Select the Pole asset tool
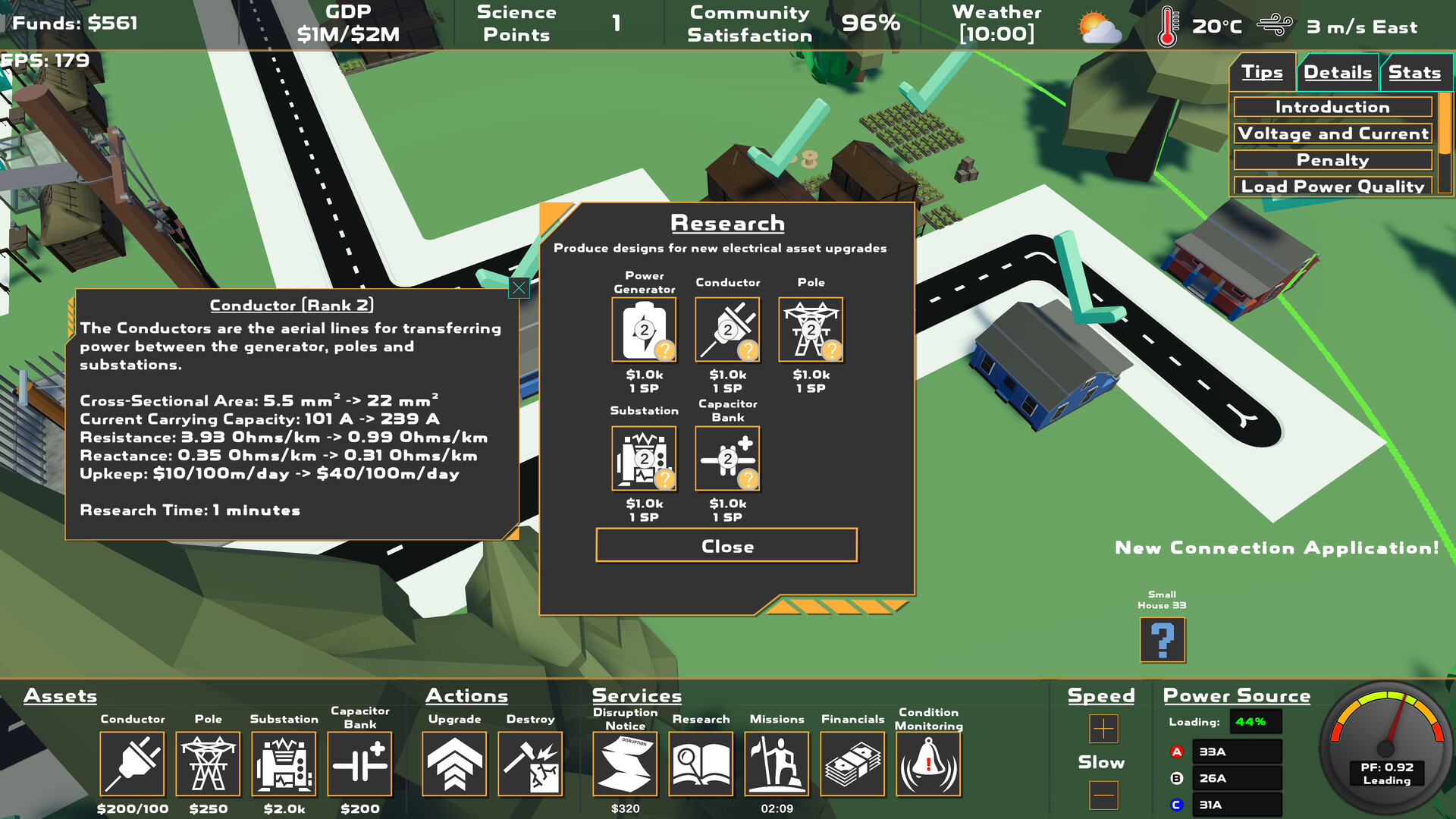Viewport: 1456px width, 819px height. click(x=208, y=764)
